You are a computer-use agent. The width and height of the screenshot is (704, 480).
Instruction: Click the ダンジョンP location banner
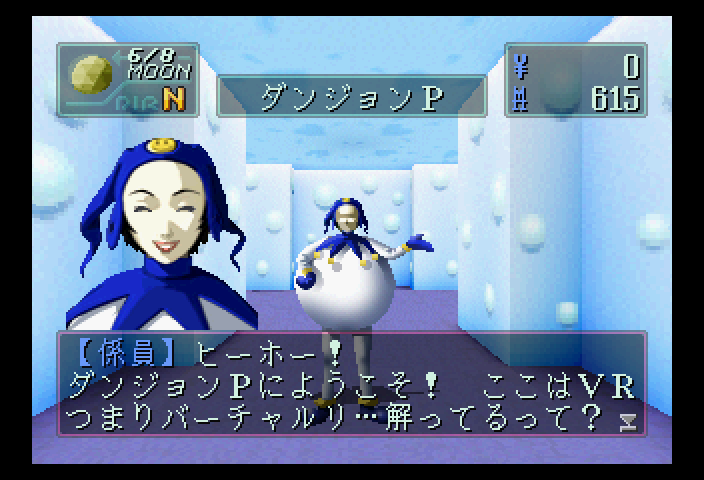[x=351, y=97]
